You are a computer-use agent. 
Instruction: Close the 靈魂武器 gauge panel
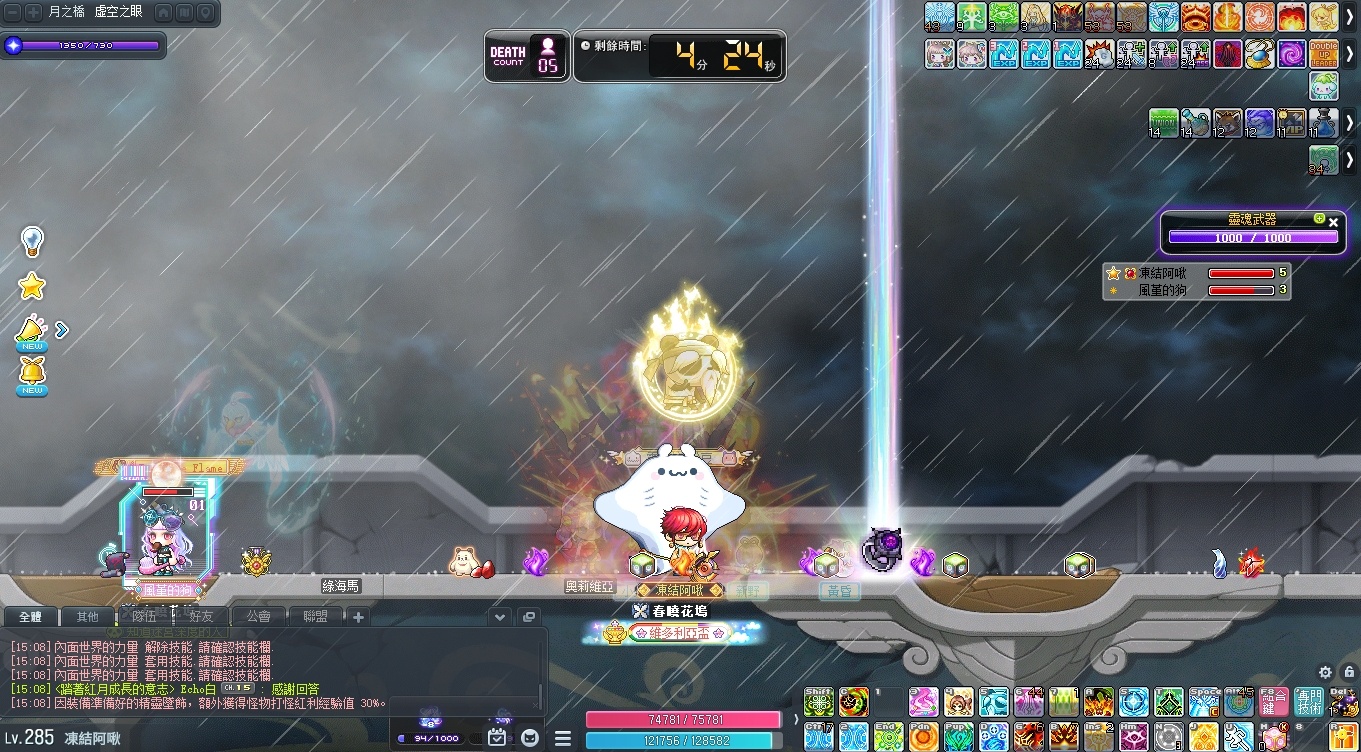pos(1333,222)
